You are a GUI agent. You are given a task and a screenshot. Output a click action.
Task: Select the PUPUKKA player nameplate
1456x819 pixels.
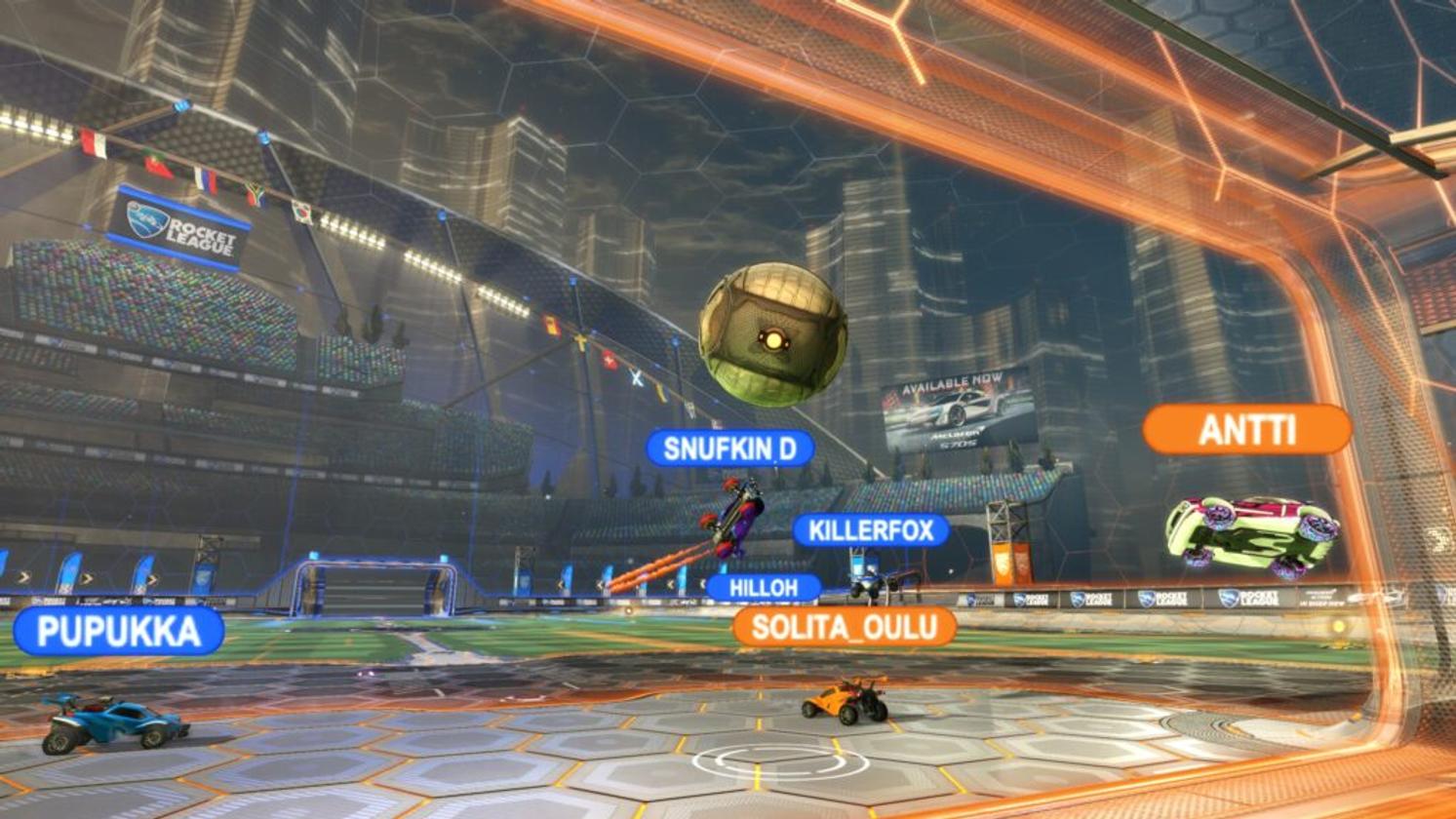click(119, 632)
